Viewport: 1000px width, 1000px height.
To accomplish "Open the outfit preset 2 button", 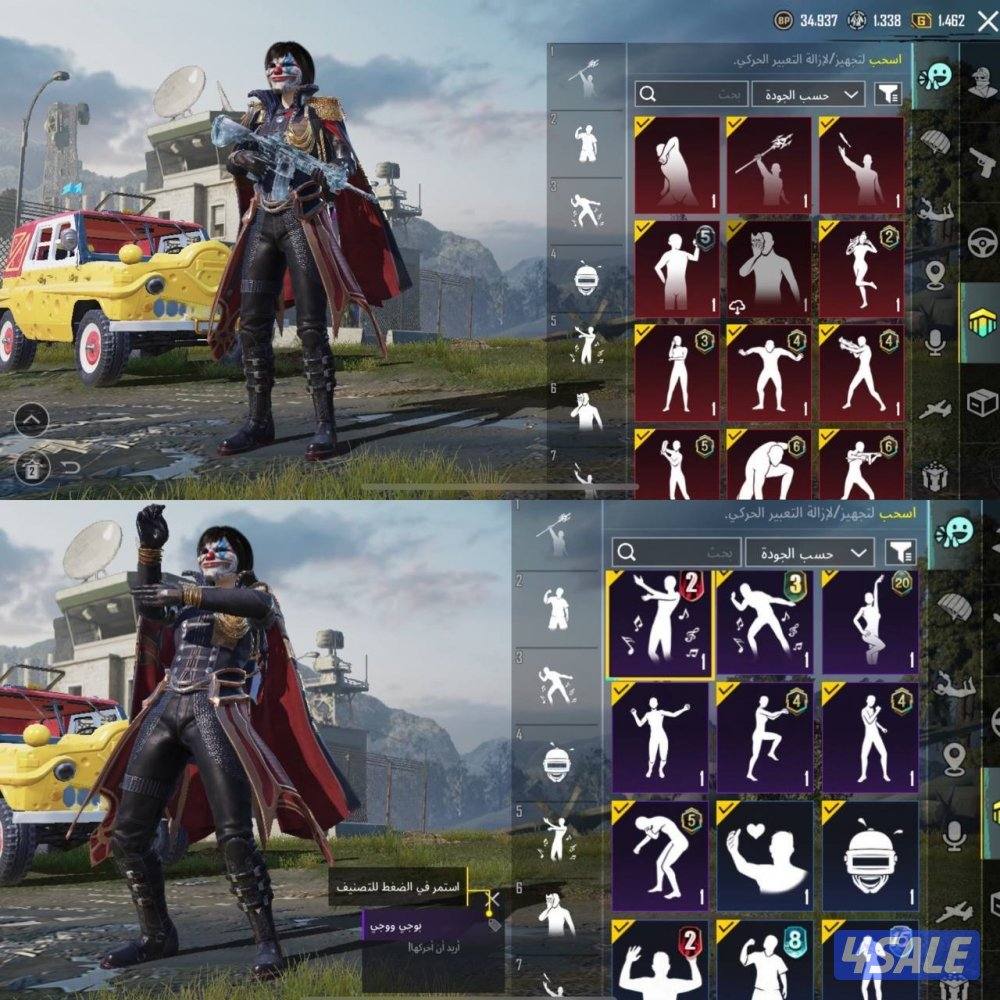I will click(x=31, y=465).
